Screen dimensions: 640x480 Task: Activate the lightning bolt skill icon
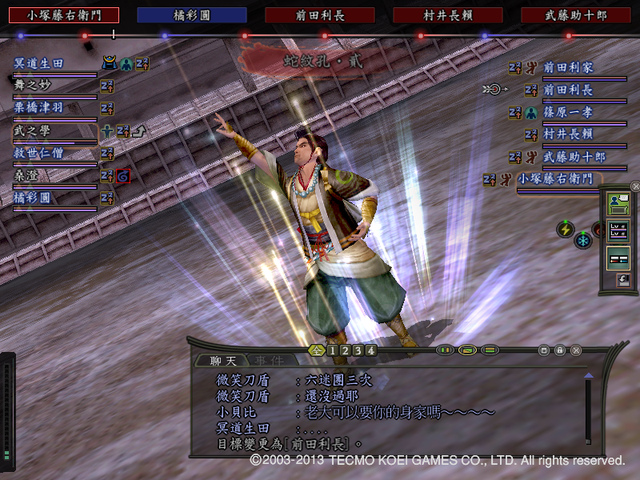[565, 229]
